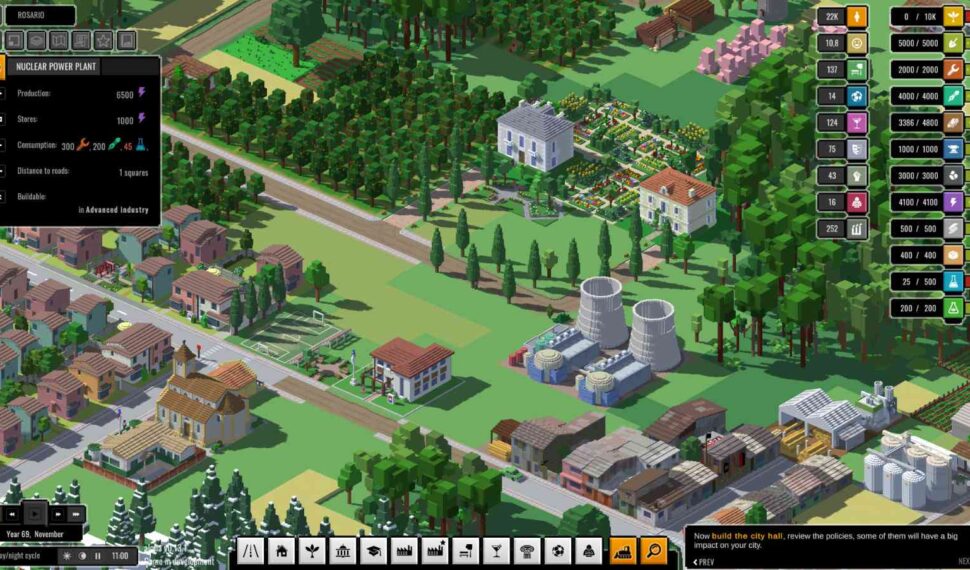Click the play button in time controls
970x570 pixels.
(x=37, y=513)
